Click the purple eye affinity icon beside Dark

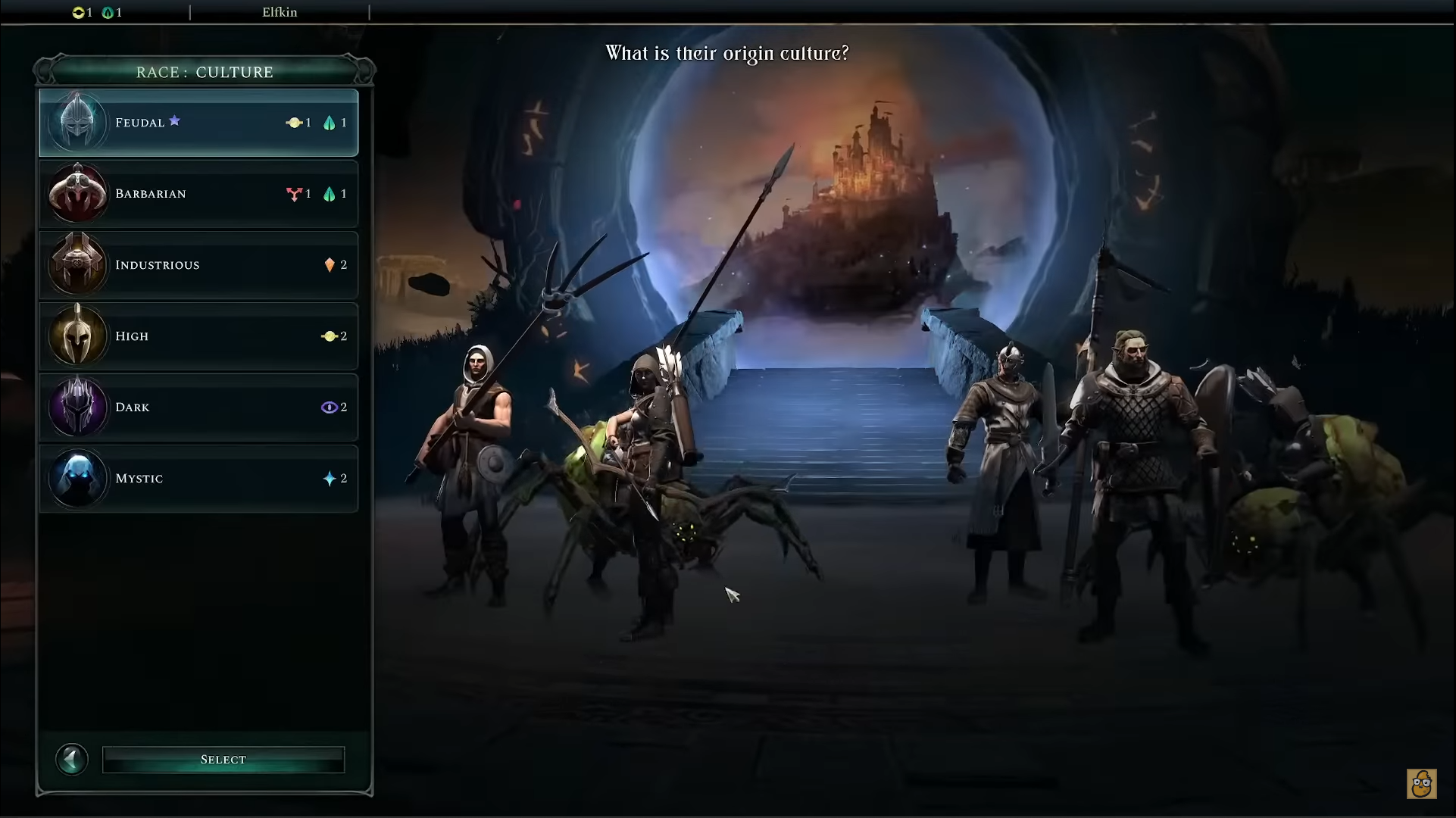[x=330, y=407]
